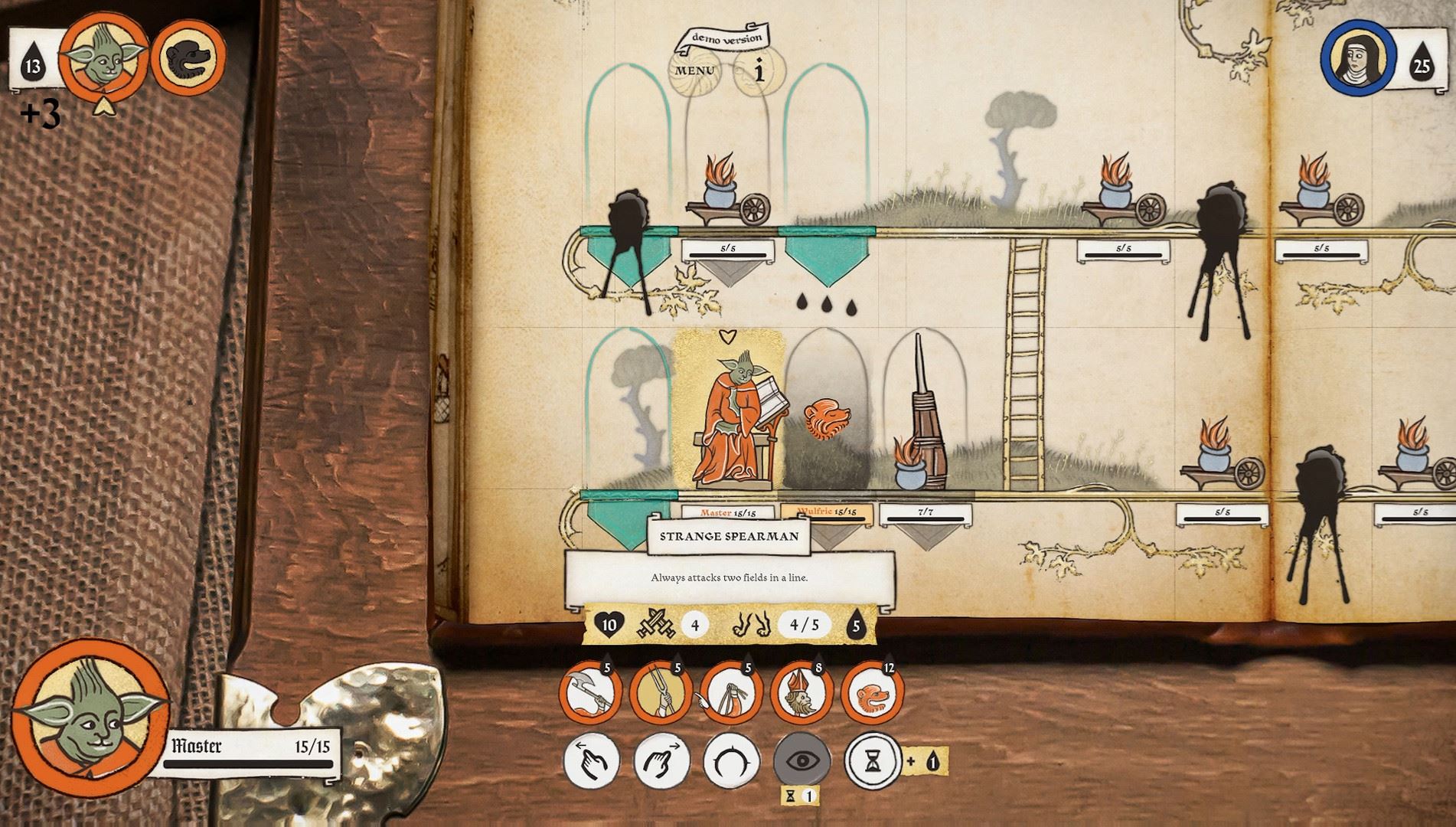1456x827 pixels.
Task: Open the MENU button
Action: pyautogui.click(x=695, y=71)
